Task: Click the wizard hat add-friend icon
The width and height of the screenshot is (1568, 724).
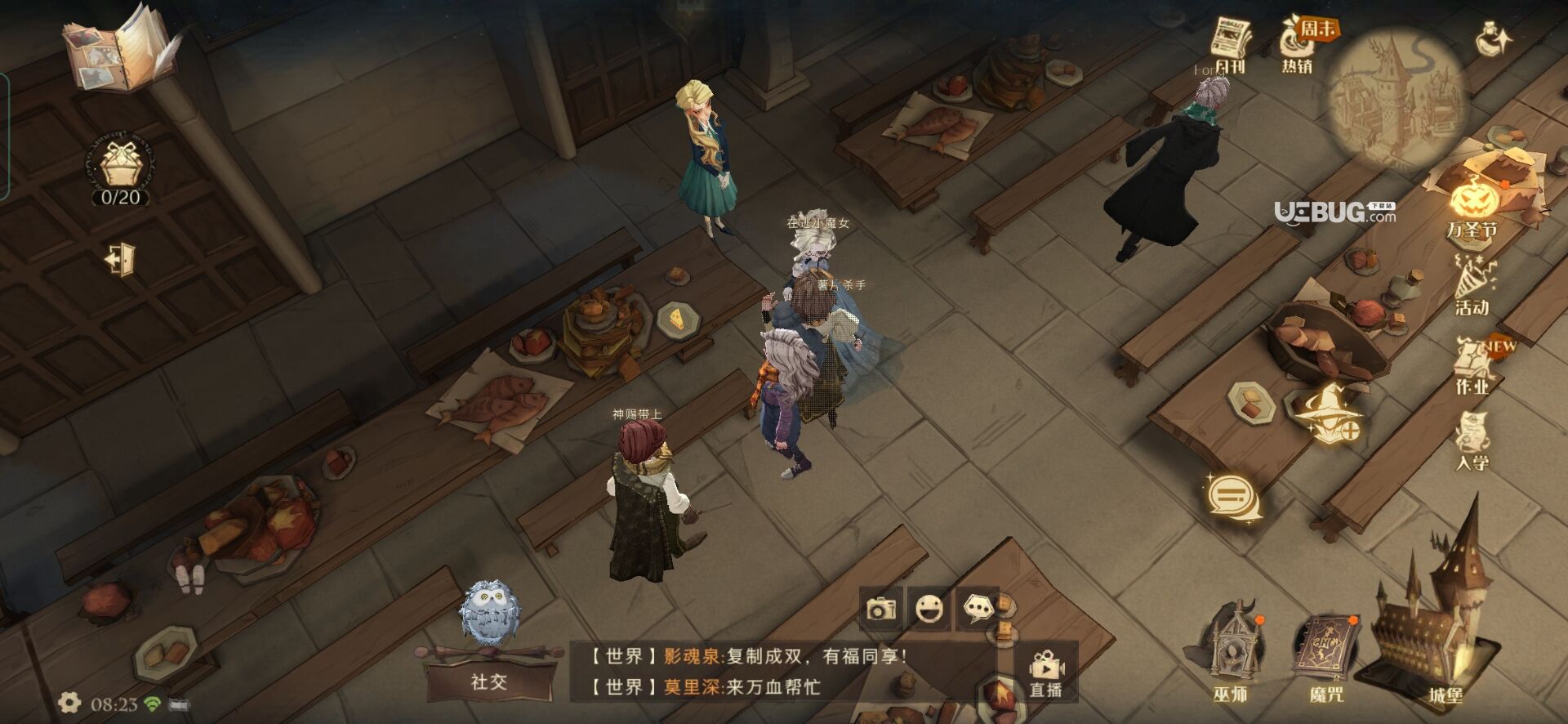Action: (1328, 413)
